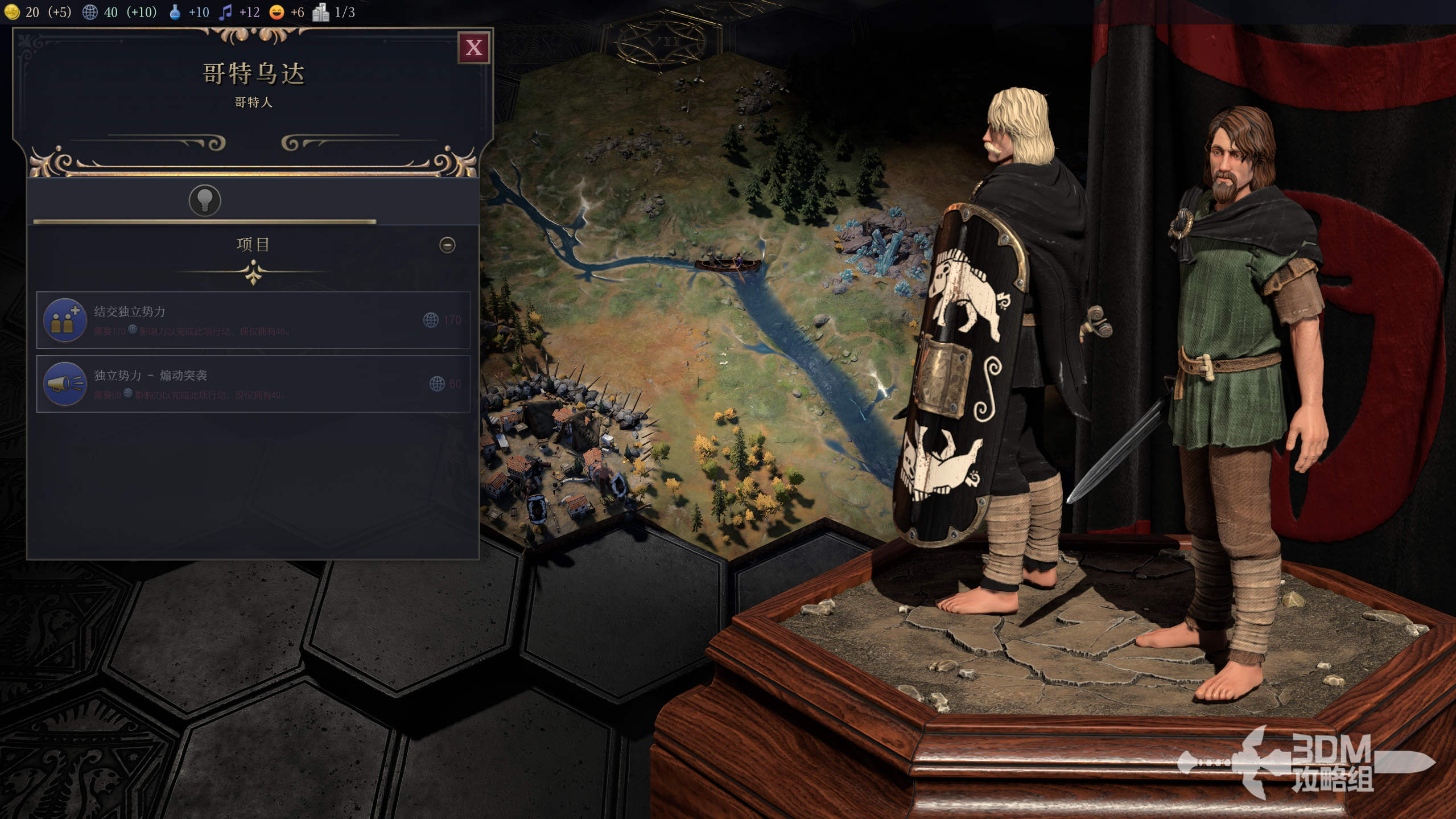Choose the 结交独立势力 project
1456x819 pixels.
click(x=253, y=320)
